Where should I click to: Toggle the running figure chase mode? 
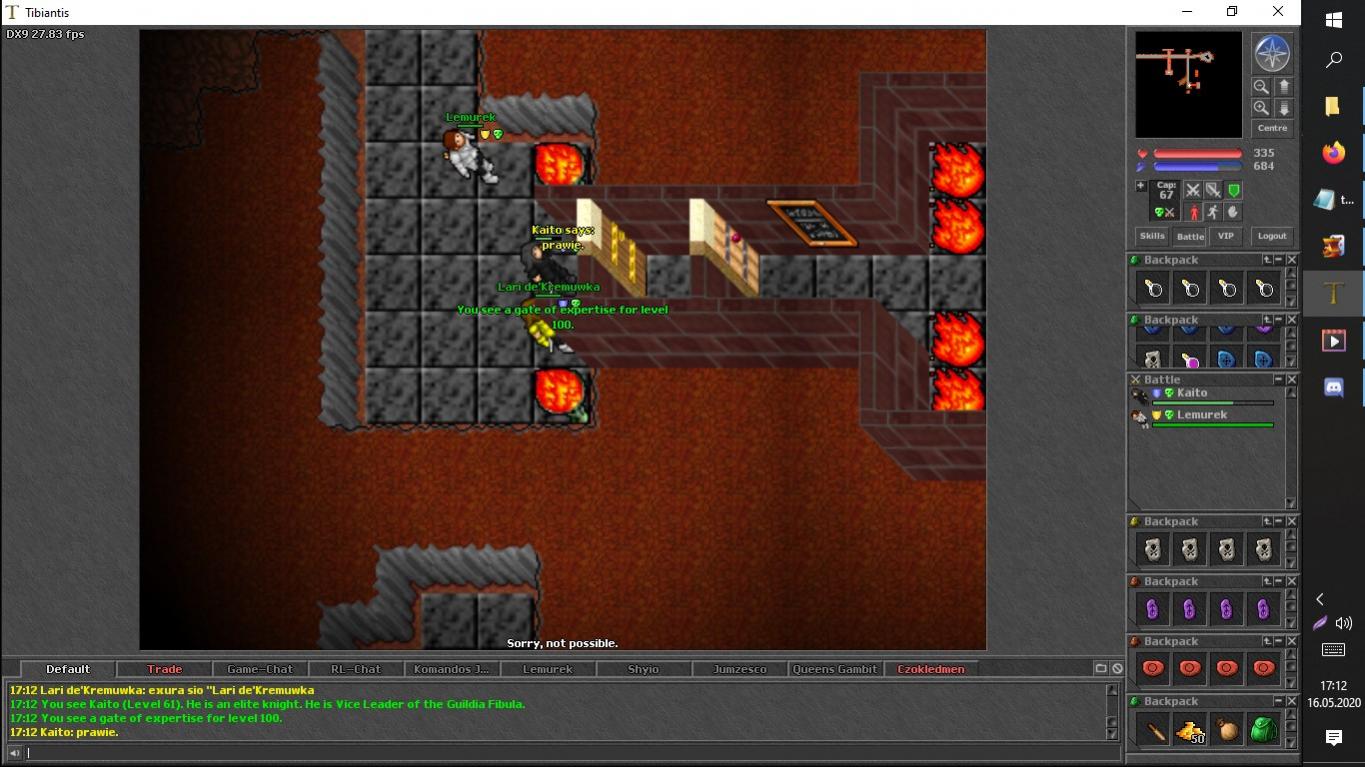pyautogui.click(x=1212, y=212)
